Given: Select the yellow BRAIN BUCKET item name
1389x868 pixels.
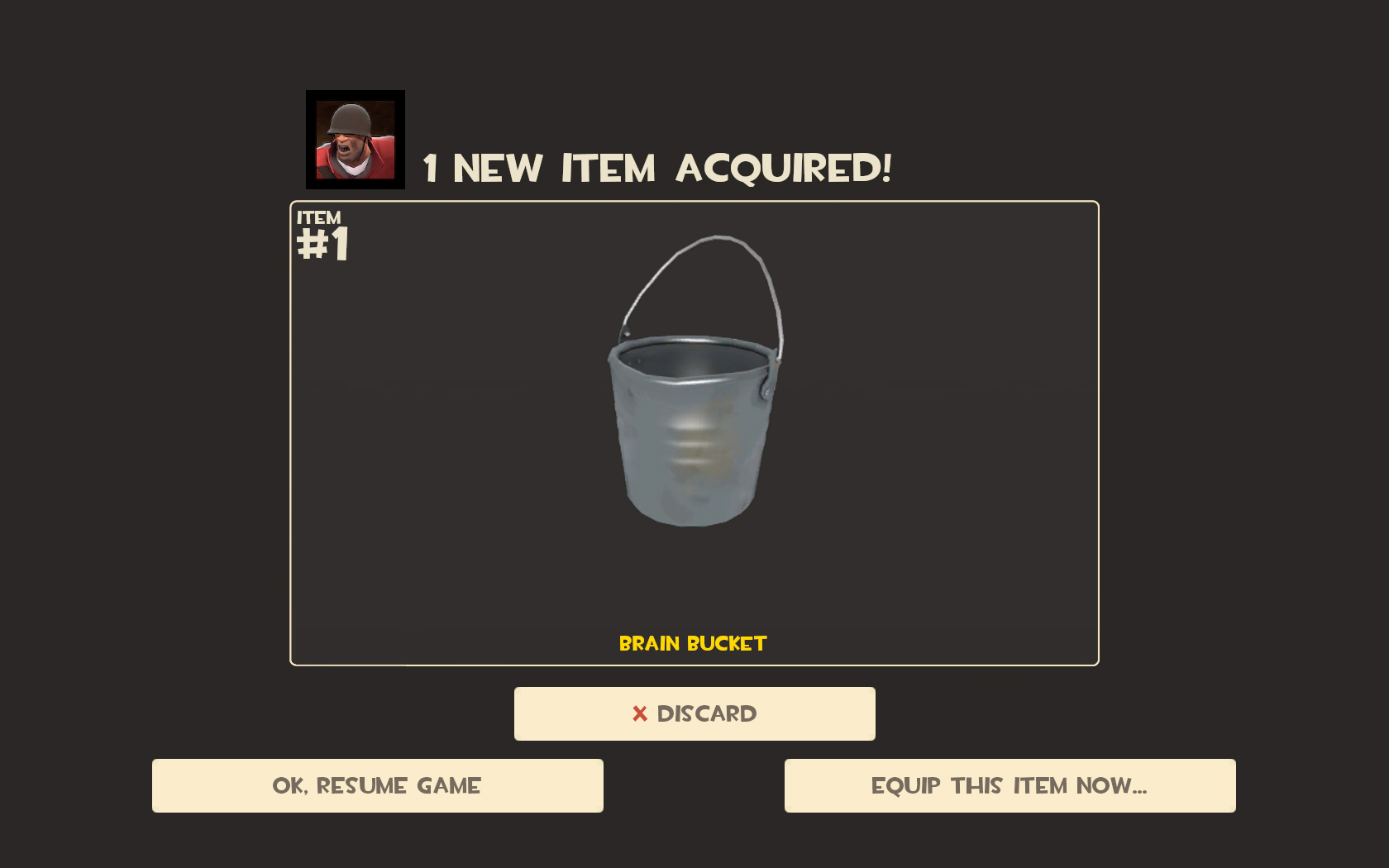Looking at the screenshot, I should pyautogui.click(x=694, y=643).
